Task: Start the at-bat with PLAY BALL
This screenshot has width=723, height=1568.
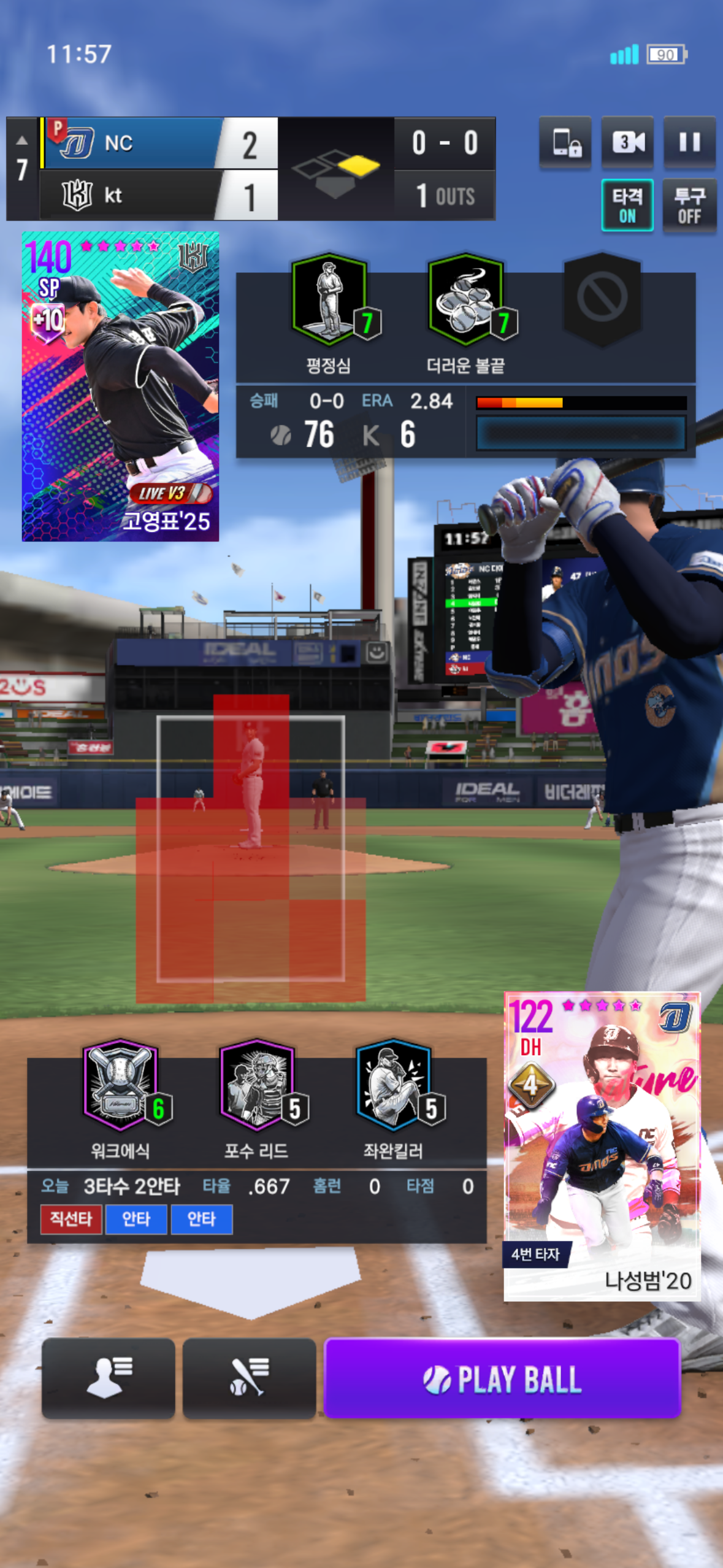Action: 502,1378
